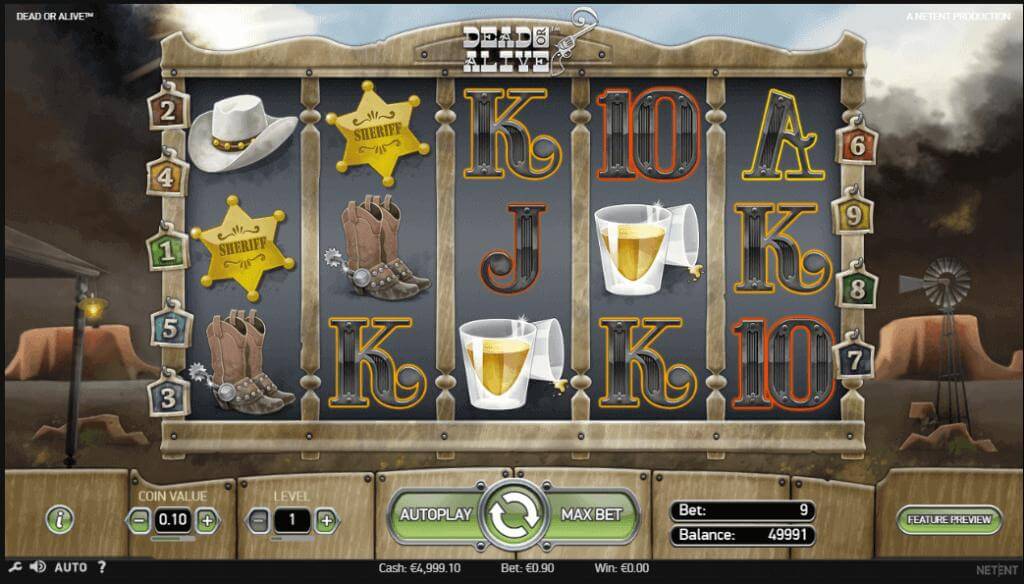Image resolution: width=1024 pixels, height=584 pixels.
Task: Toggle sound with the speaker icon
Action: (x=37, y=567)
